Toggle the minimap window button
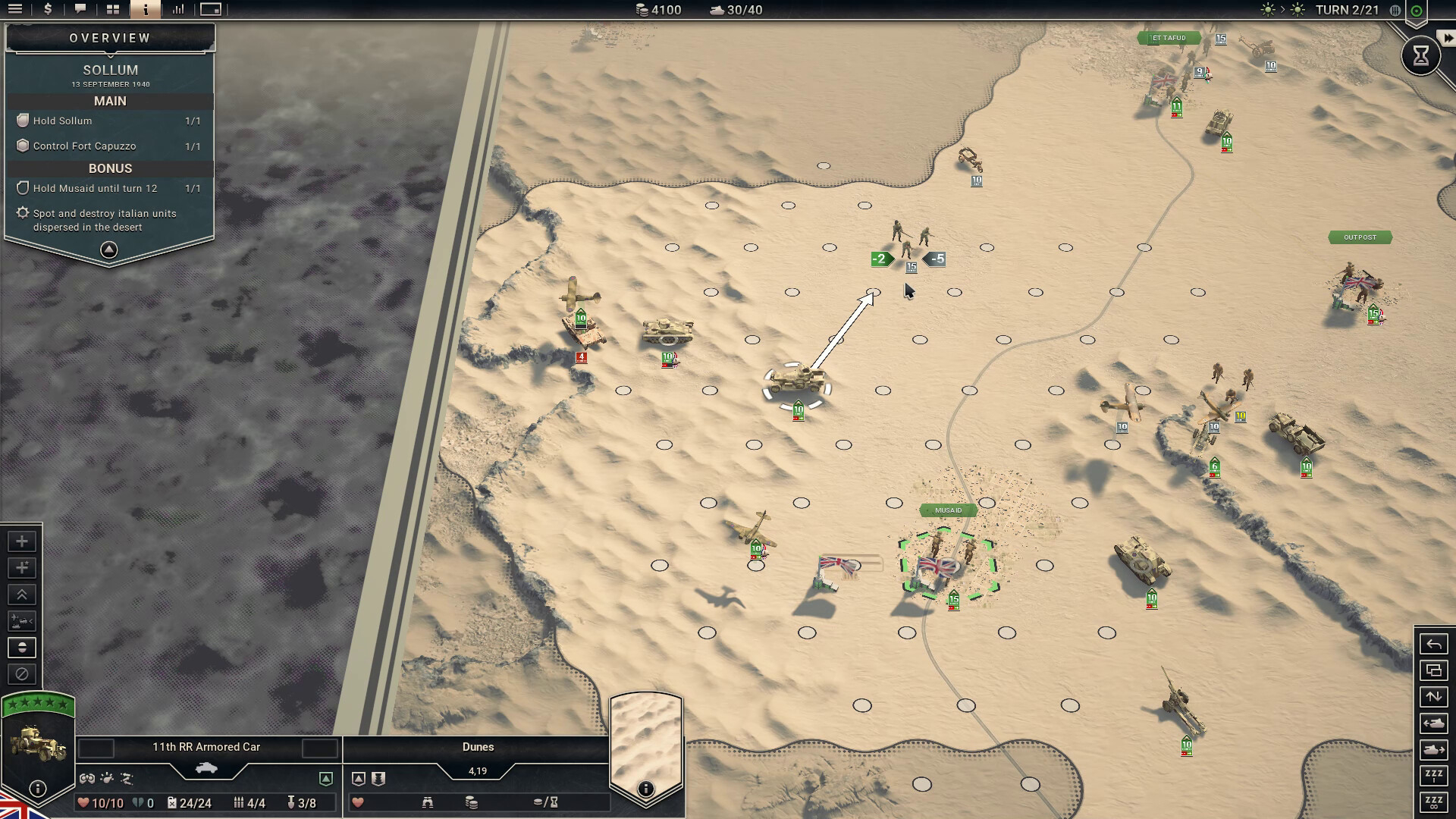1456x819 pixels. click(x=211, y=10)
